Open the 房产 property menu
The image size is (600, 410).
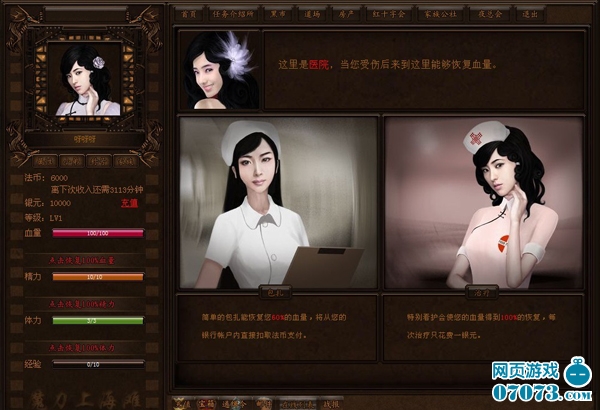coord(350,14)
